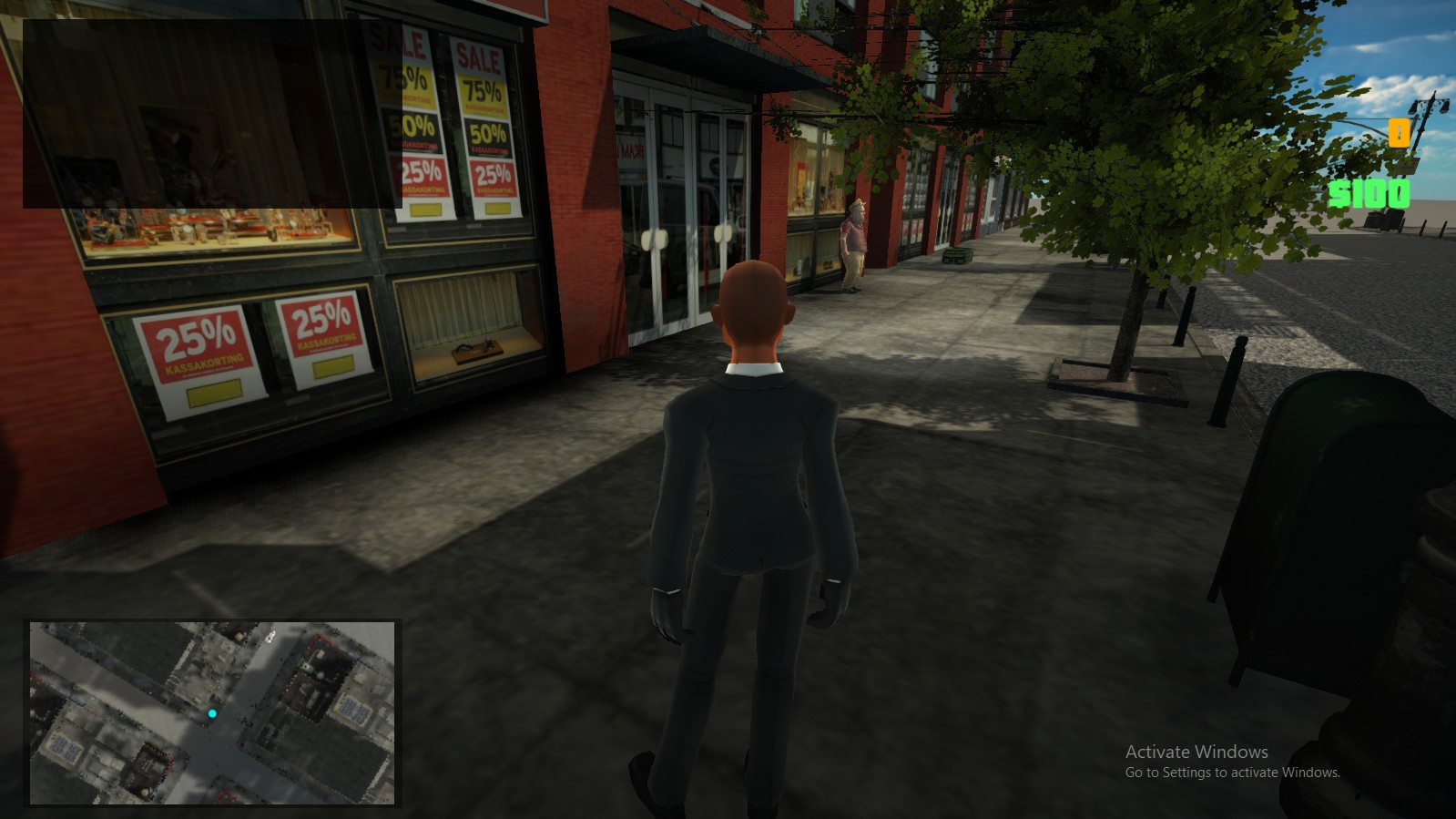Select the cyan player marker on the minimap

212,713
